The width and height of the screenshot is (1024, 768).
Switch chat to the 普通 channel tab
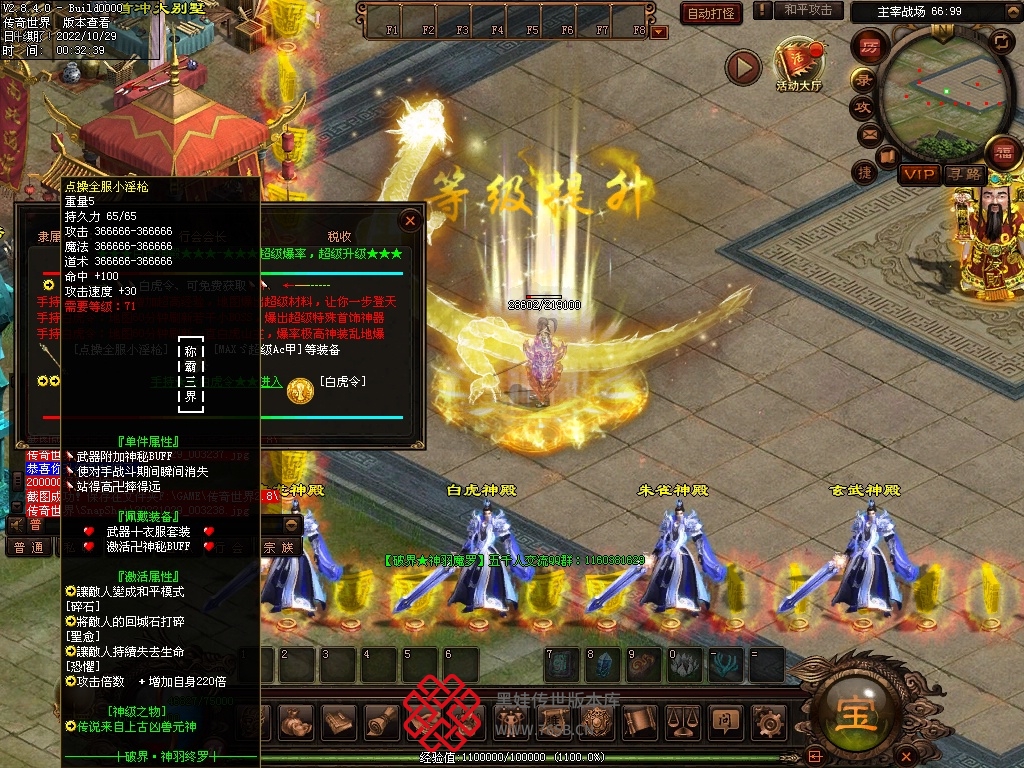[29, 547]
